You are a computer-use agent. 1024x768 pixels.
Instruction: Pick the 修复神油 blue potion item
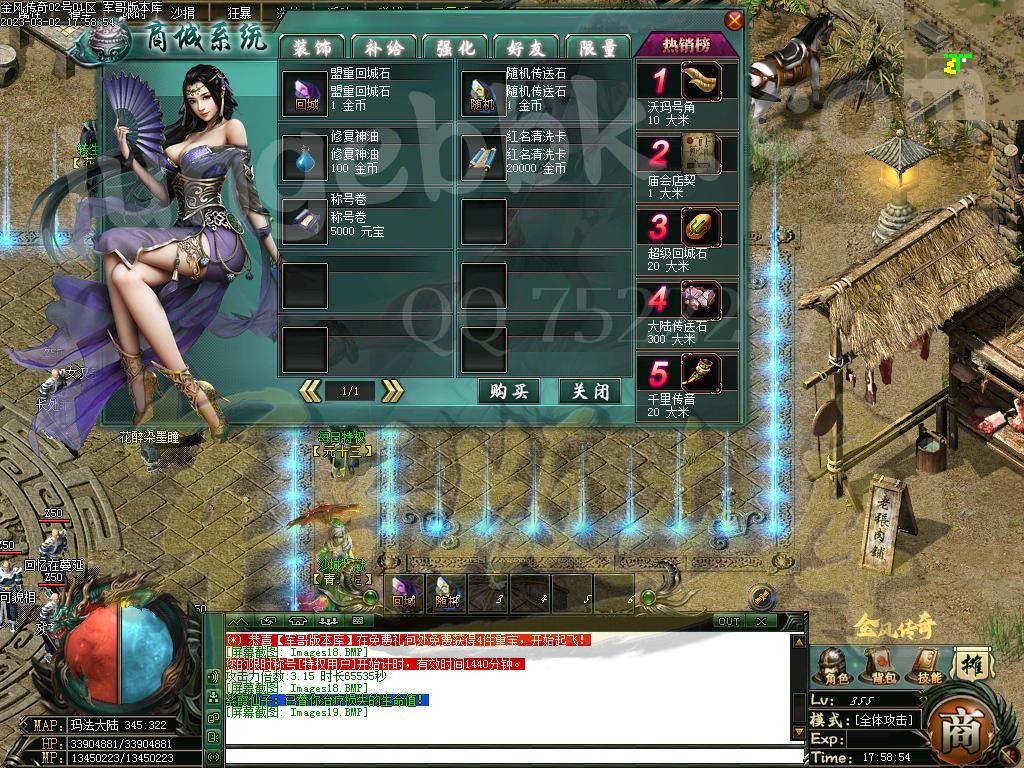coord(304,157)
